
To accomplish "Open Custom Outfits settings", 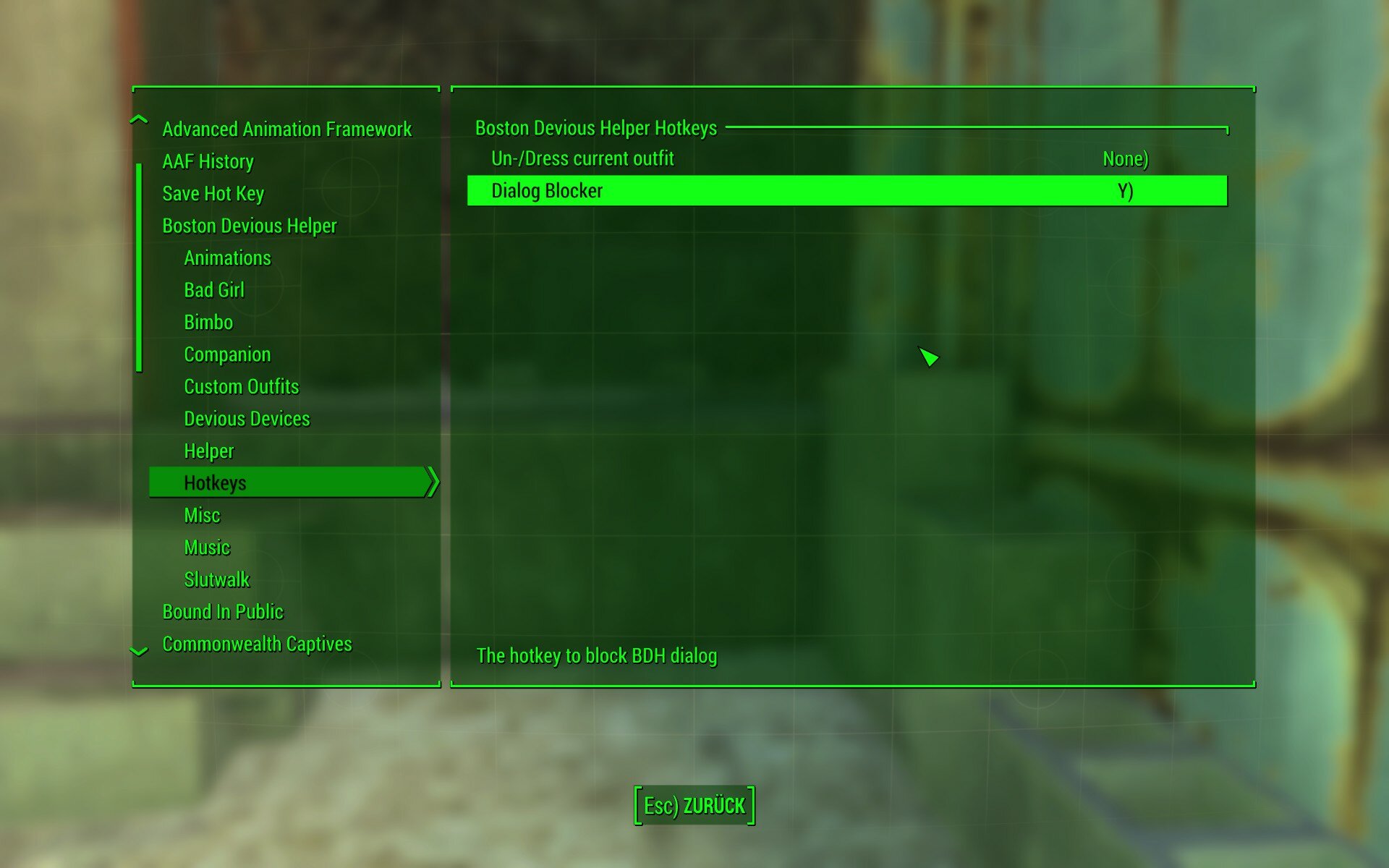I will coord(241,386).
